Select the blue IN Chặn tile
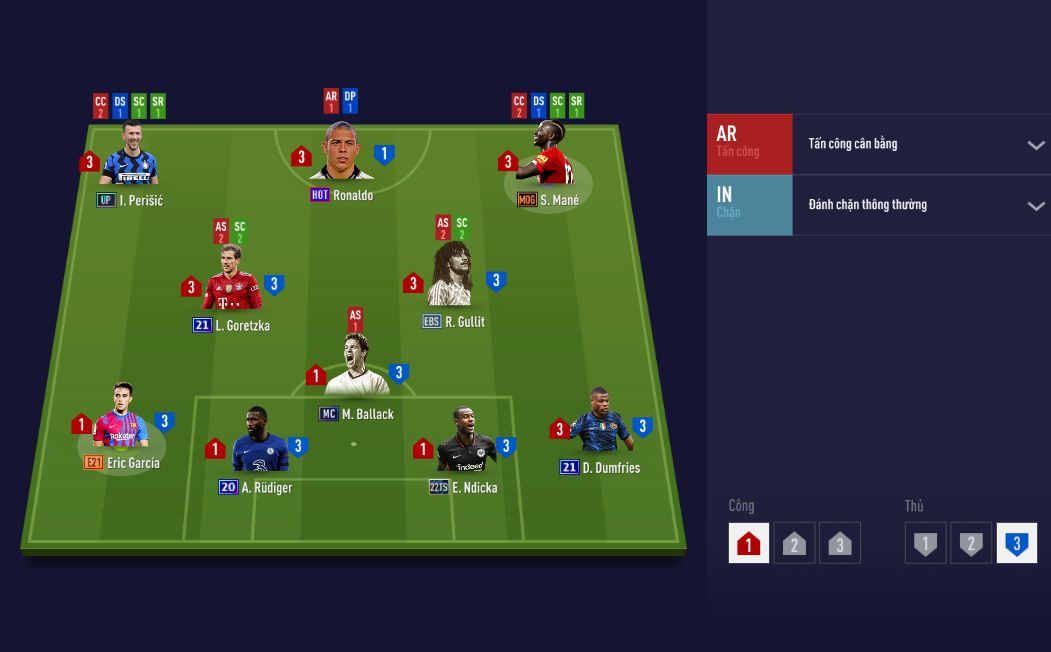This screenshot has height=652, width=1051. pos(749,206)
